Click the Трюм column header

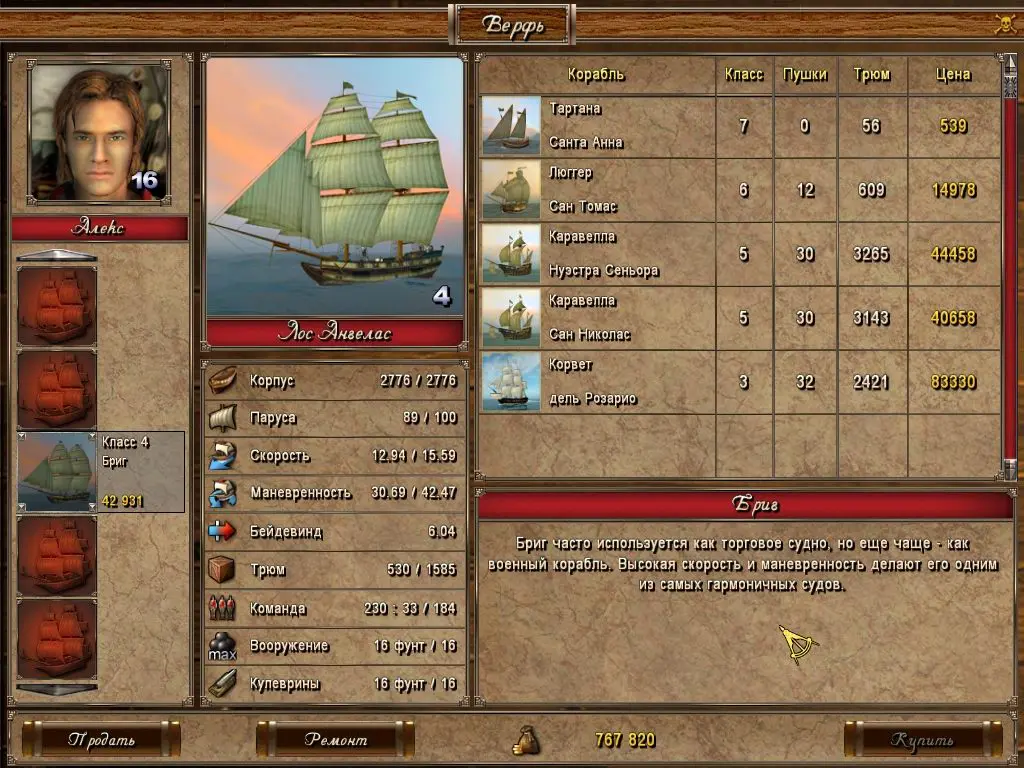872,75
